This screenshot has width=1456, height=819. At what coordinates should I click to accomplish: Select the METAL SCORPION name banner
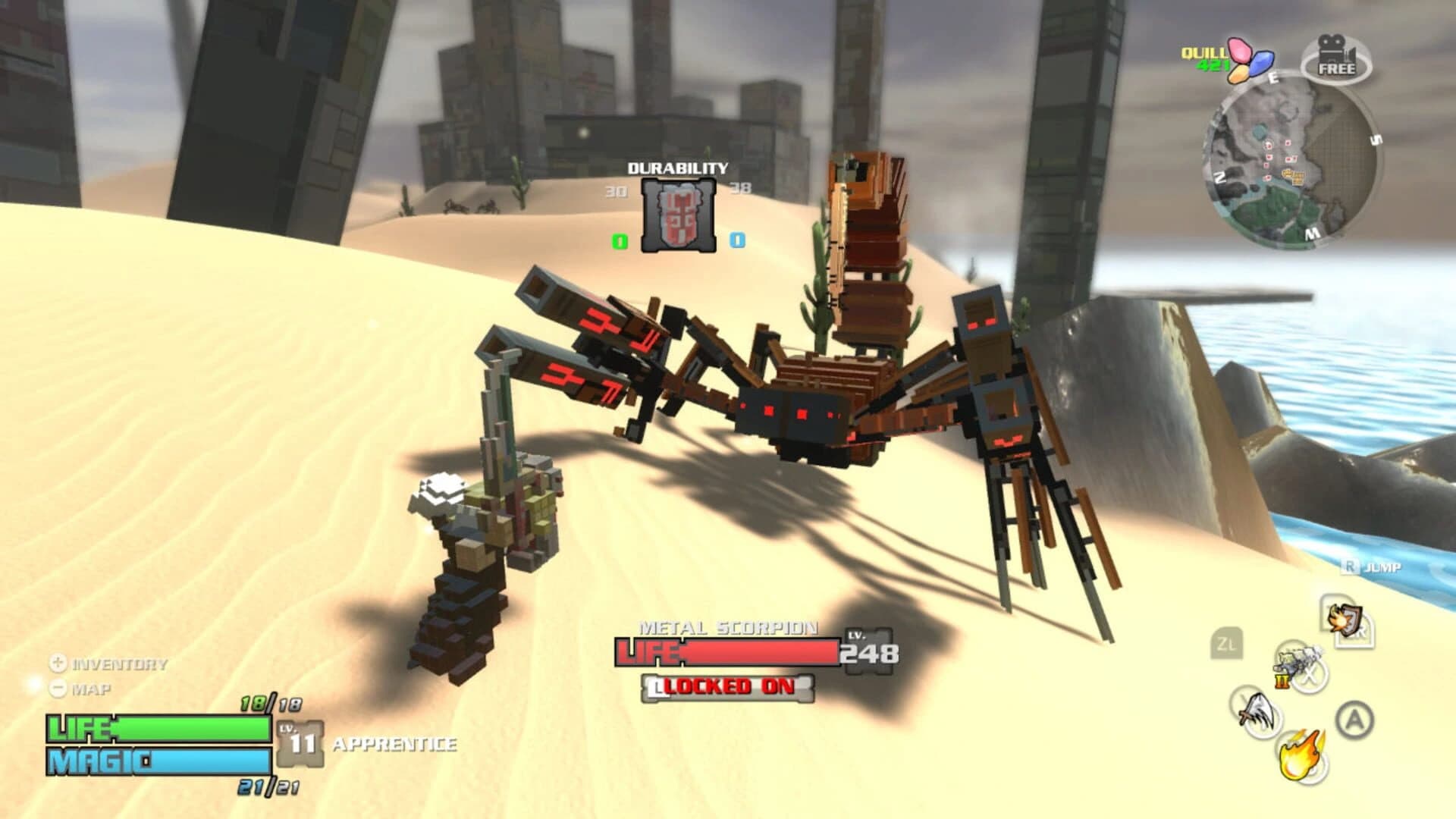728,629
